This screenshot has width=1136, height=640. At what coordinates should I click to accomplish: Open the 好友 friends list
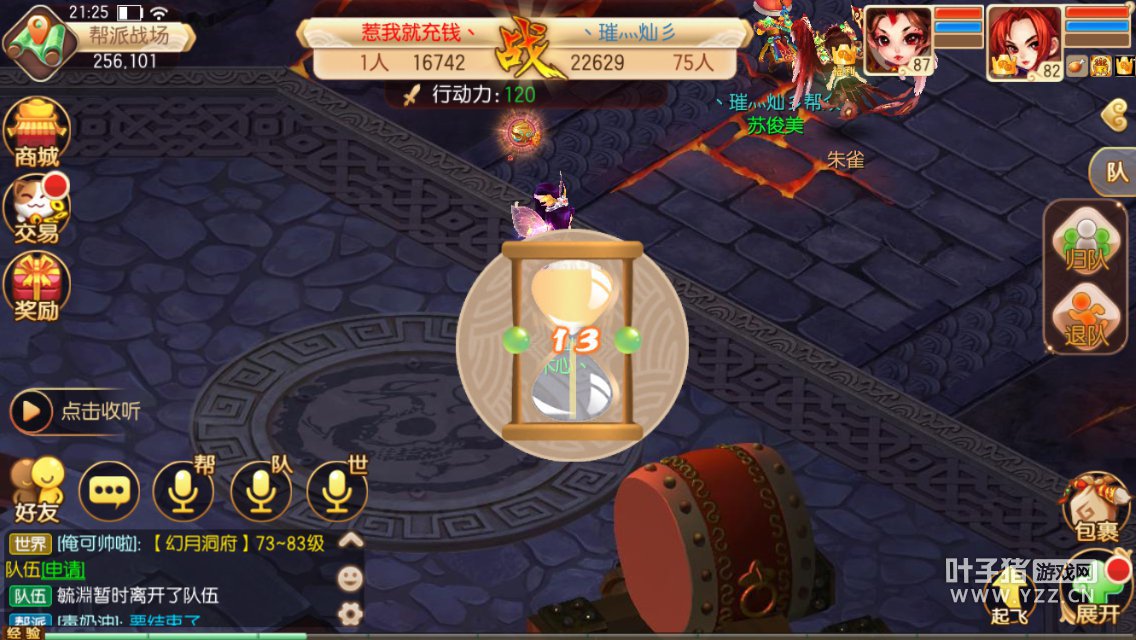[x=37, y=491]
